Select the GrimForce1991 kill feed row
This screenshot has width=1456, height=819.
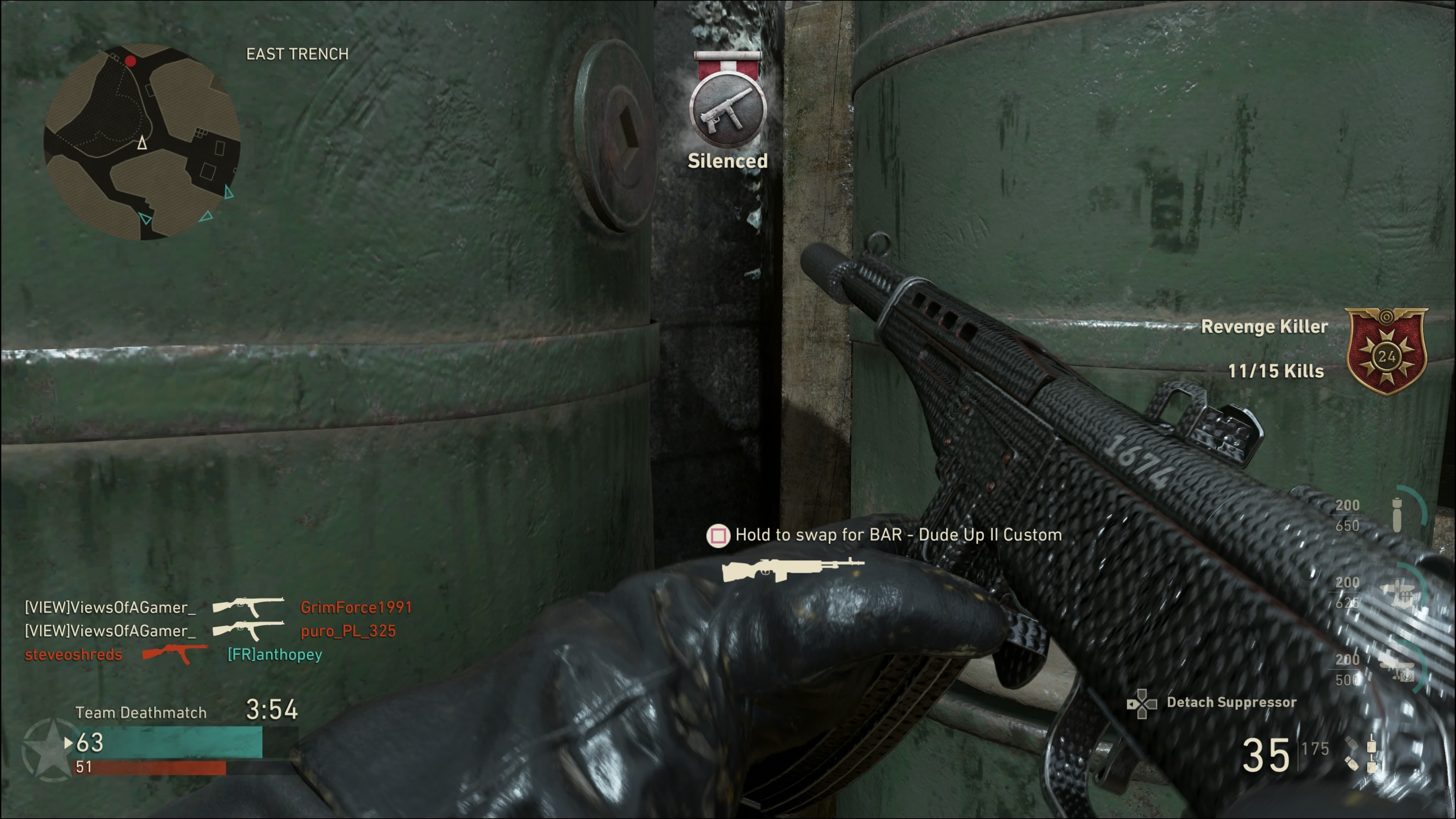pos(356,607)
